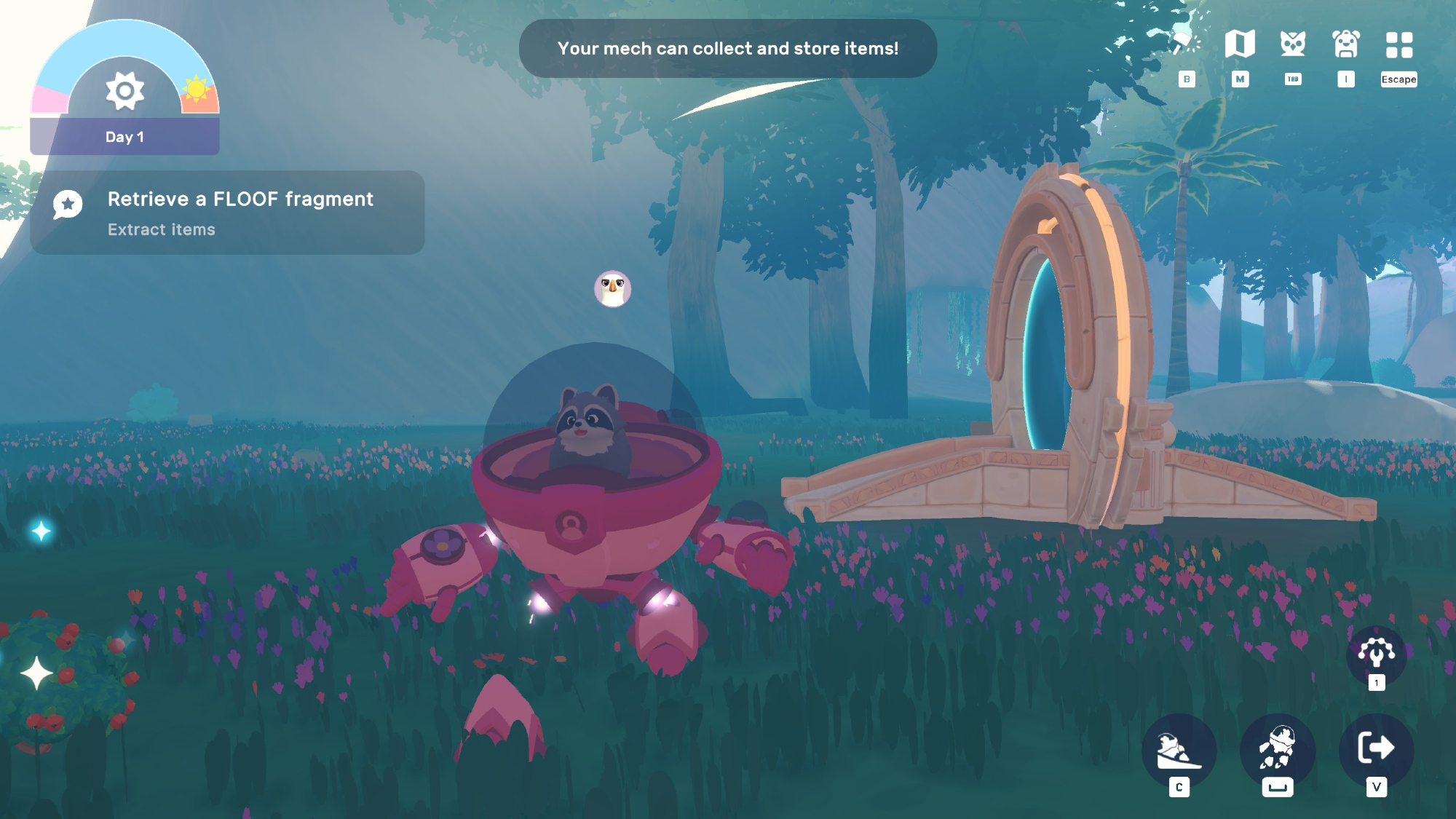The image size is (1456, 819).
Task: Select the Retrieve a FLOOF fragment quest
Action: click(x=227, y=213)
